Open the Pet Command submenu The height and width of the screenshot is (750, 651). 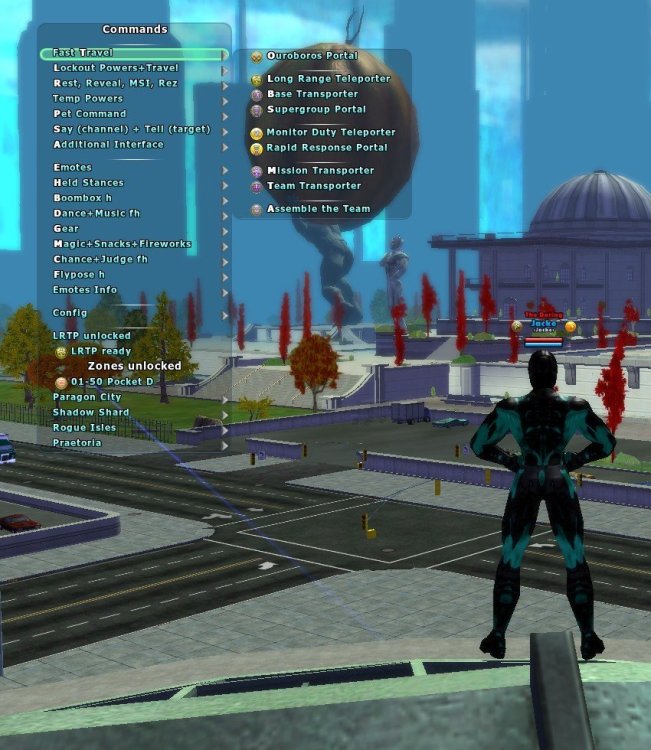coord(90,114)
